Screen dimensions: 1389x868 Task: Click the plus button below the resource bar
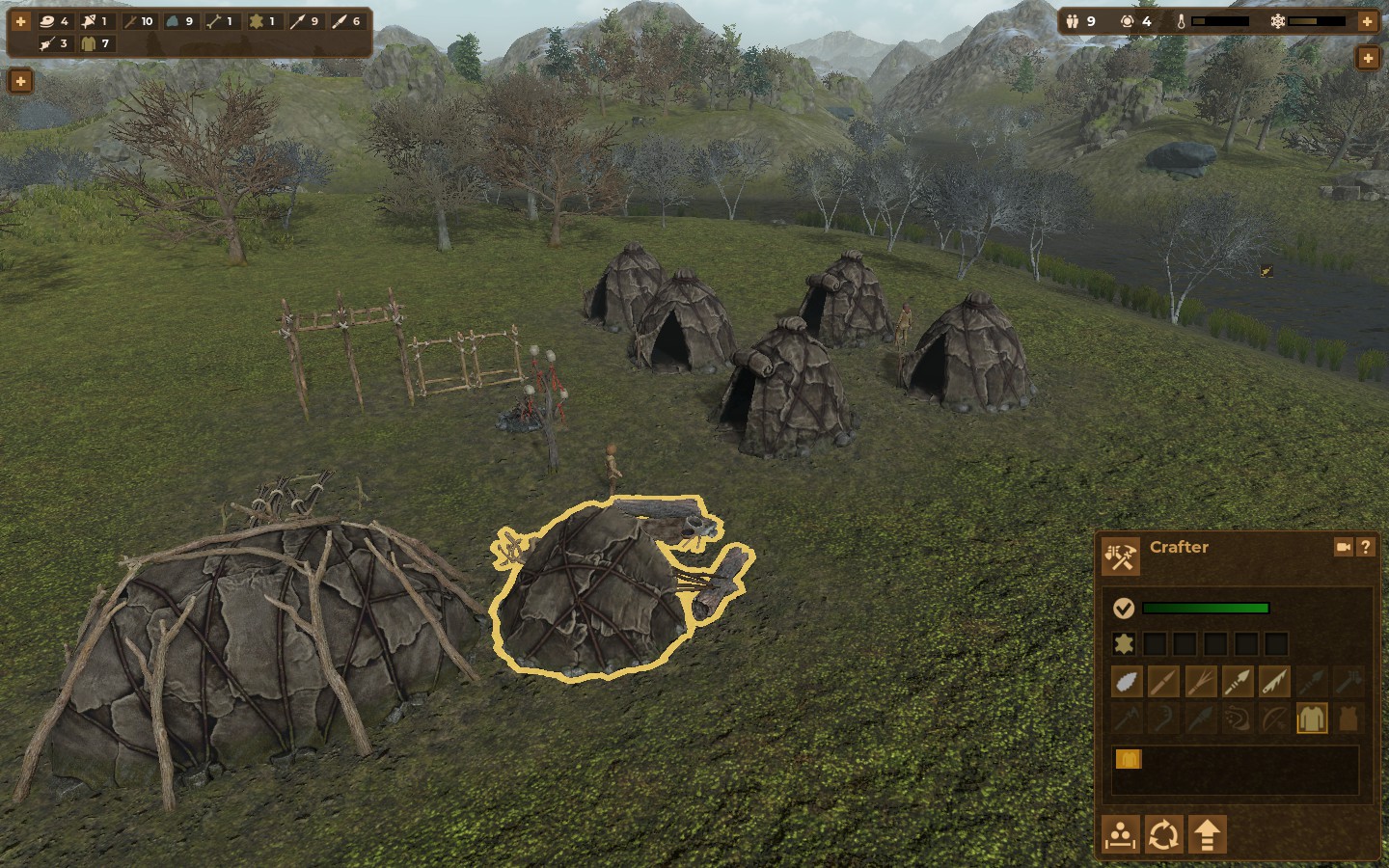point(20,81)
